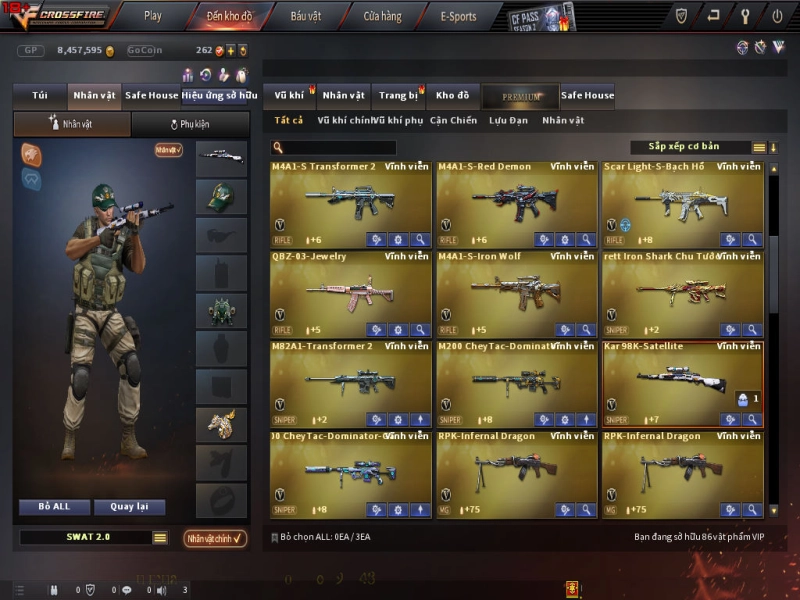Filter by Cận Chiến weapons
The image size is (800, 600).
pyautogui.click(x=453, y=121)
